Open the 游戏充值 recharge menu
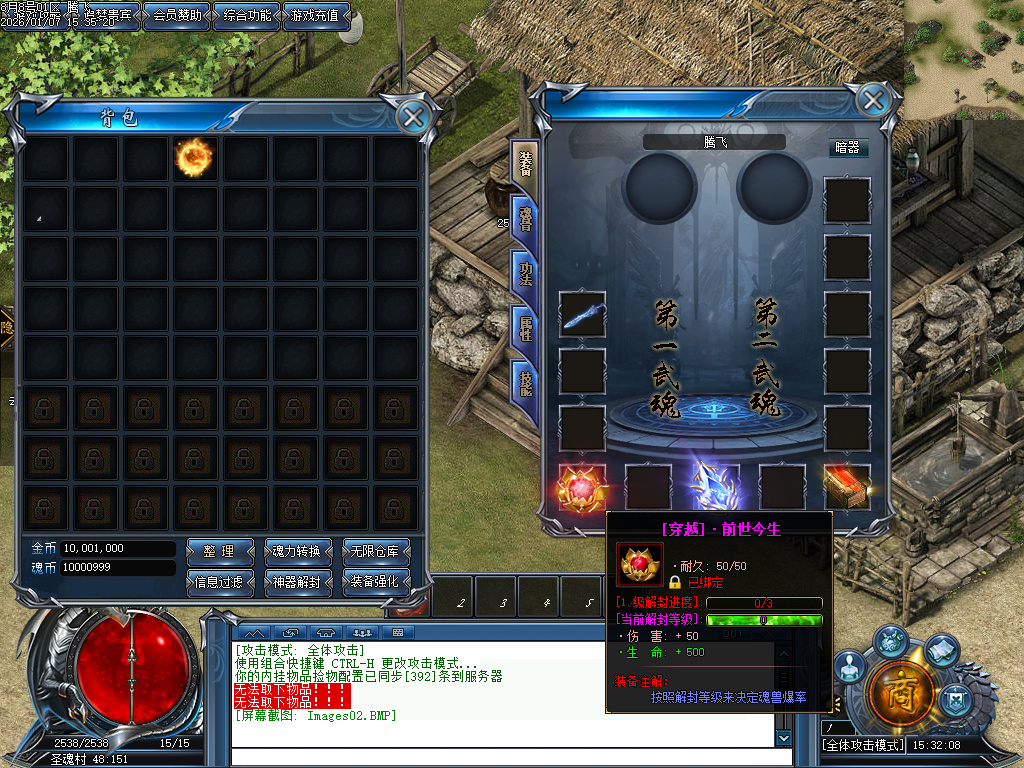Screen dimensions: 1024x768 (316, 15)
